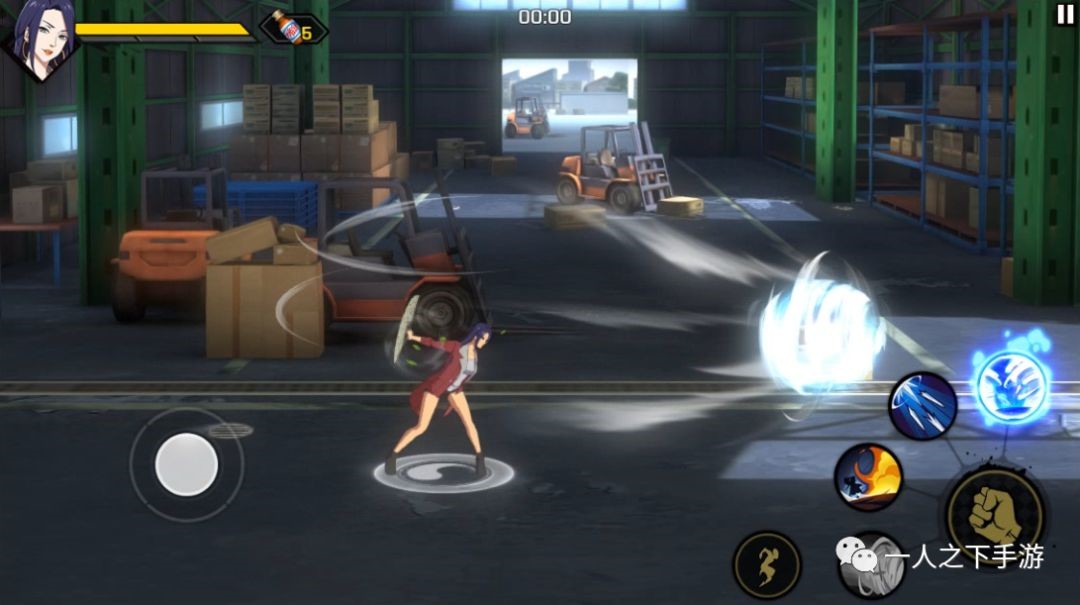Trigger the glowing blue flame skill

click(x=1012, y=386)
